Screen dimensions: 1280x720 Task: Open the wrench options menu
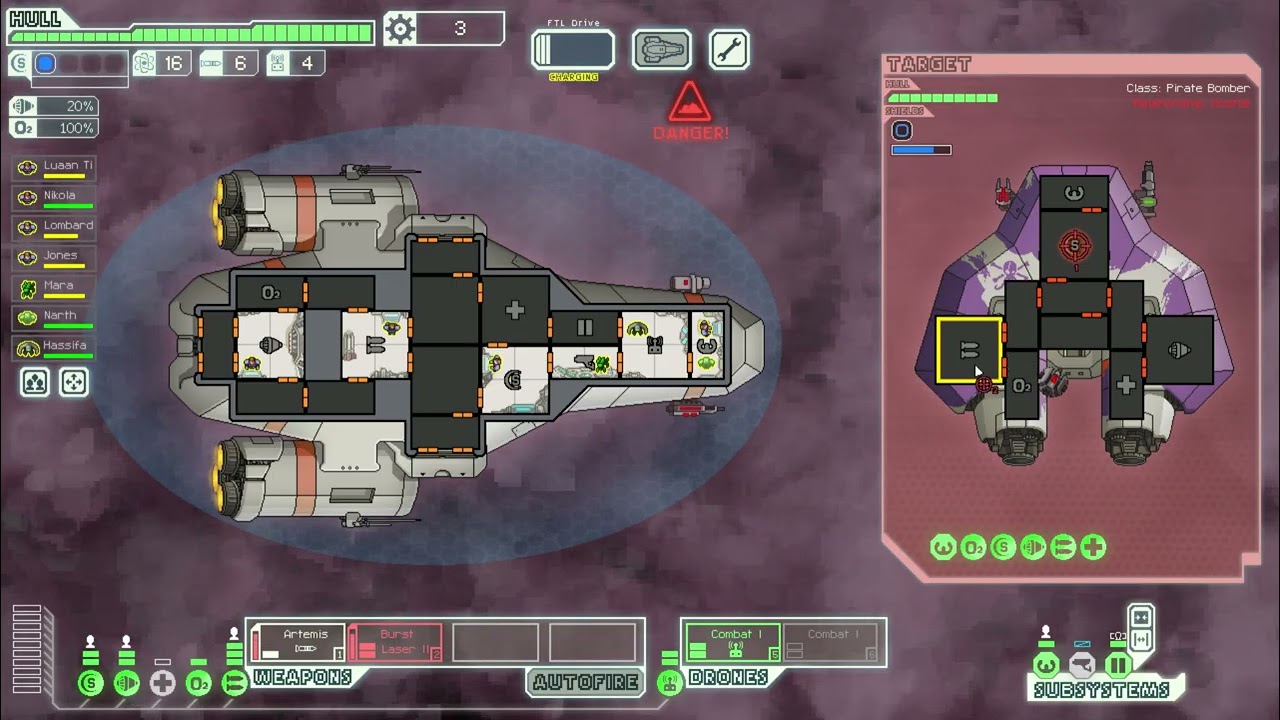pyautogui.click(x=729, y=50)
